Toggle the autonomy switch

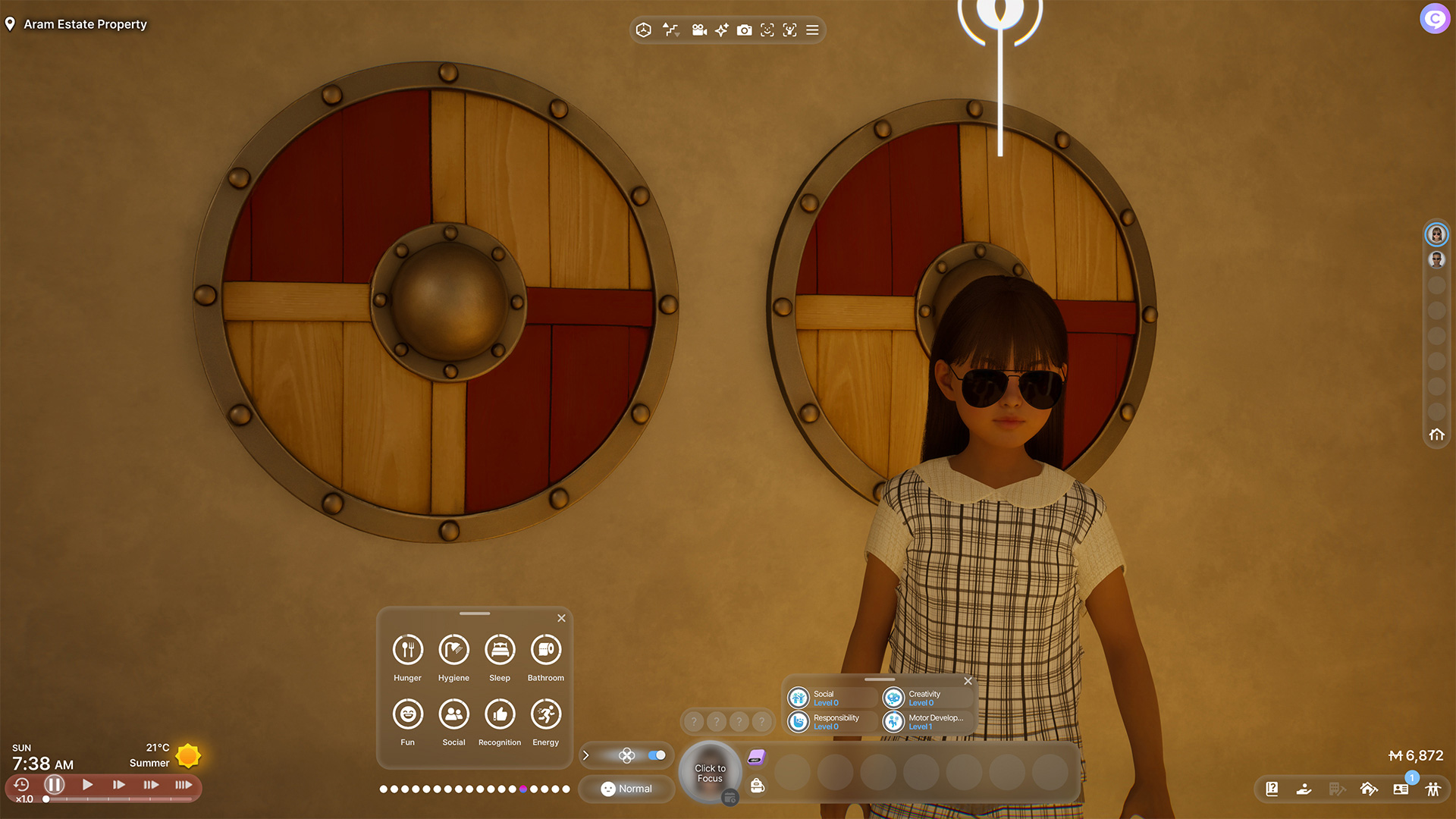(657, 755)
